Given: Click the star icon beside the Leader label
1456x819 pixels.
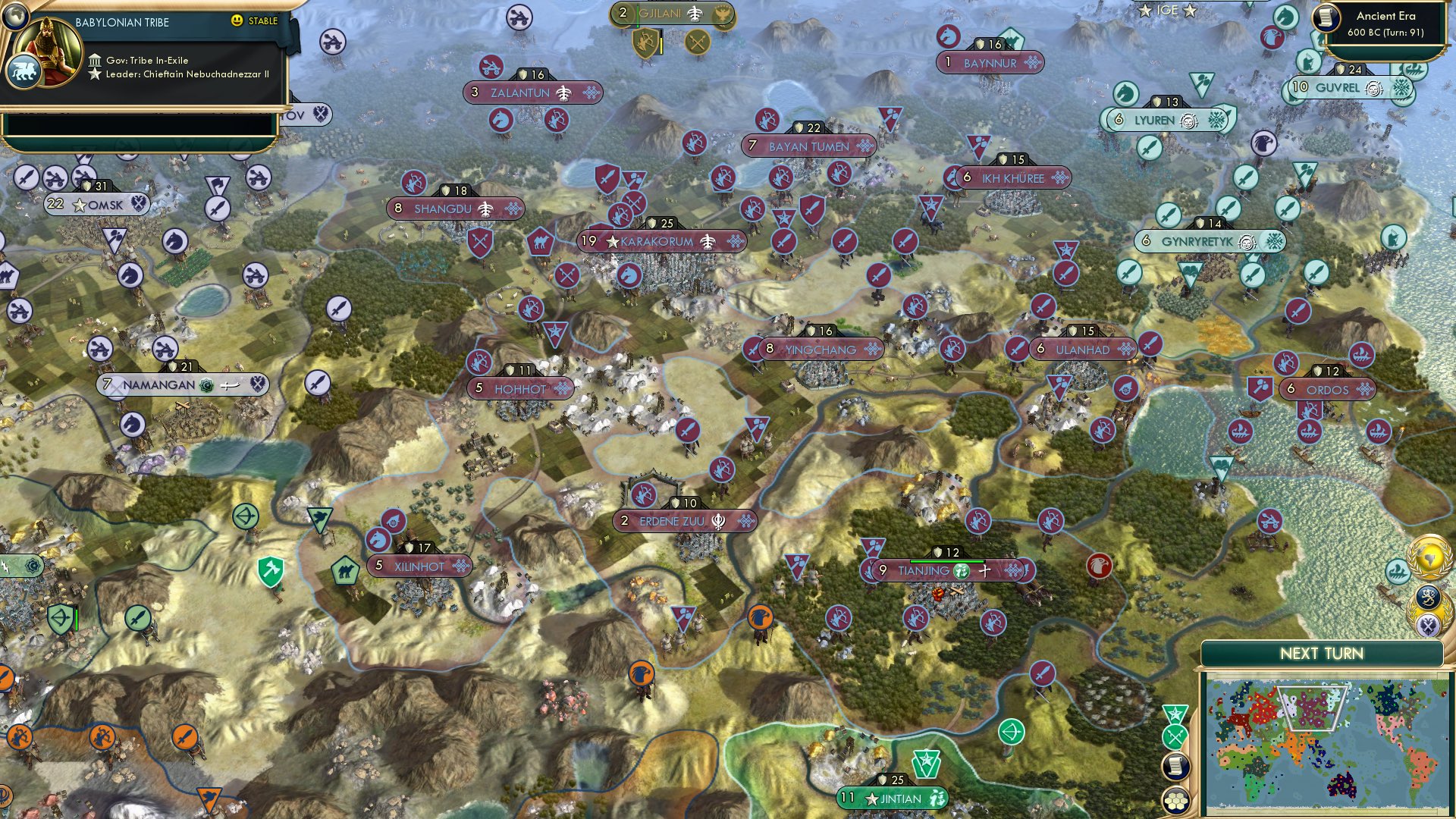Looking at the screenshot, I should 96,76.
